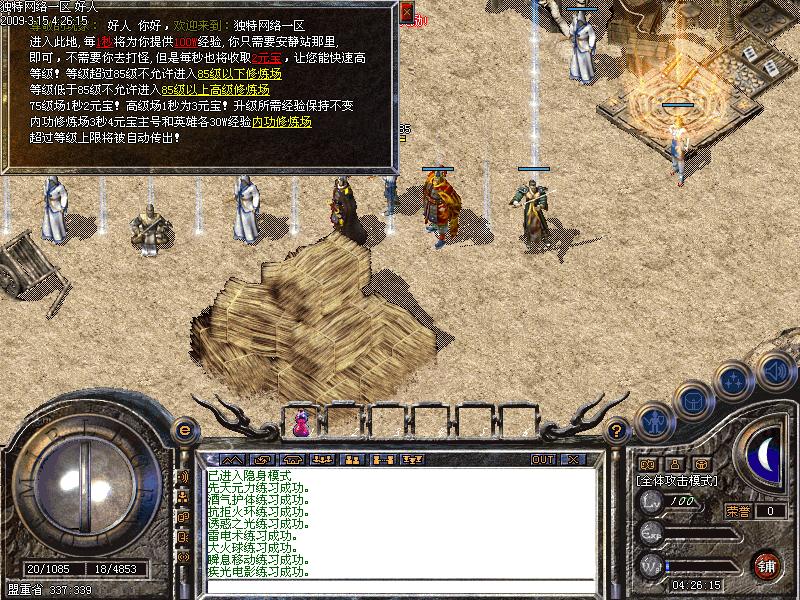This screenshot has width=800, height=600.
Task: Toggle the 全体攻击模式 attack mode label
Action: [677, 481]
